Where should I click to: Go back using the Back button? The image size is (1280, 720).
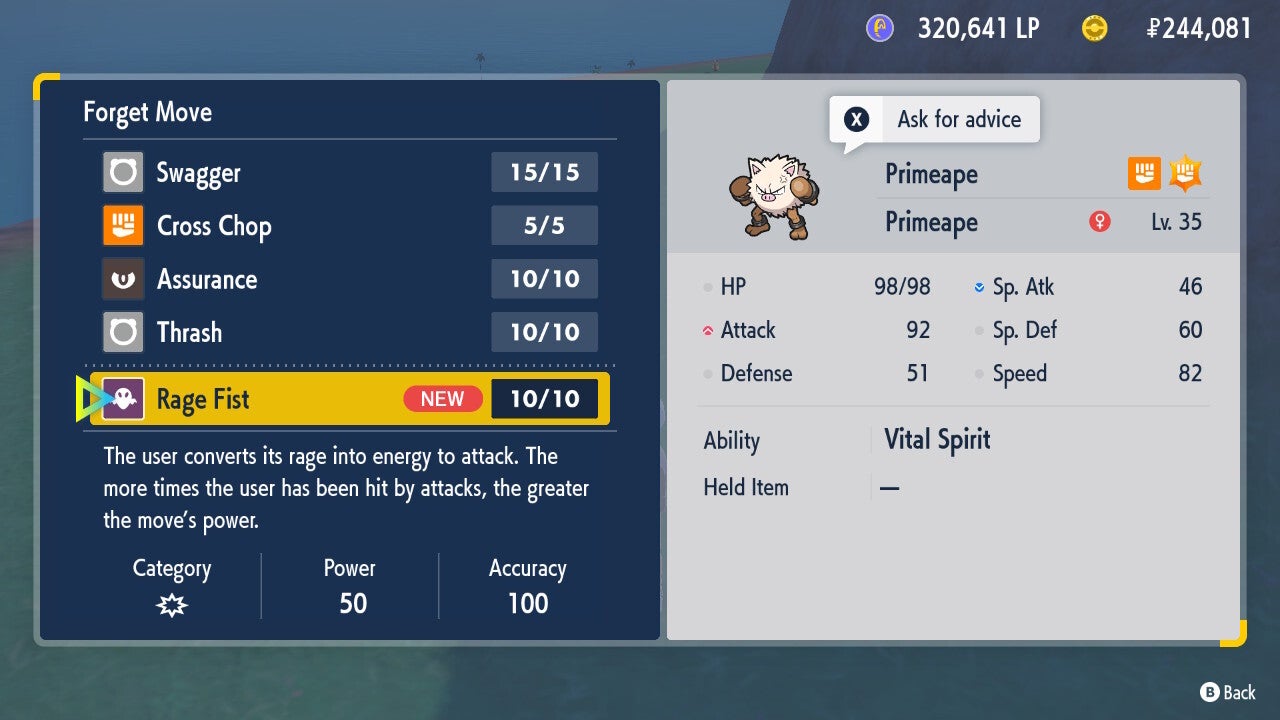[1227, 692]
